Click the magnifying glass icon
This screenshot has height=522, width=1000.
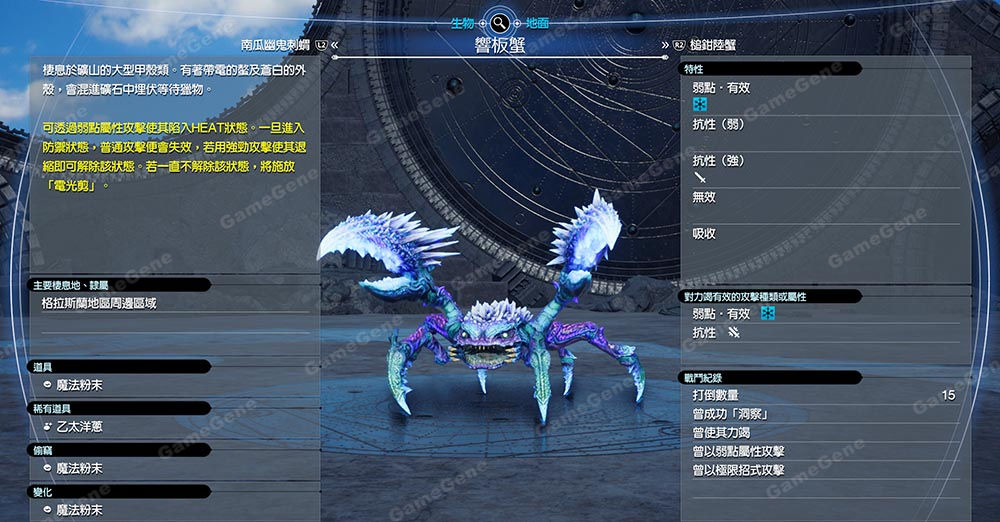coord(498,22)
